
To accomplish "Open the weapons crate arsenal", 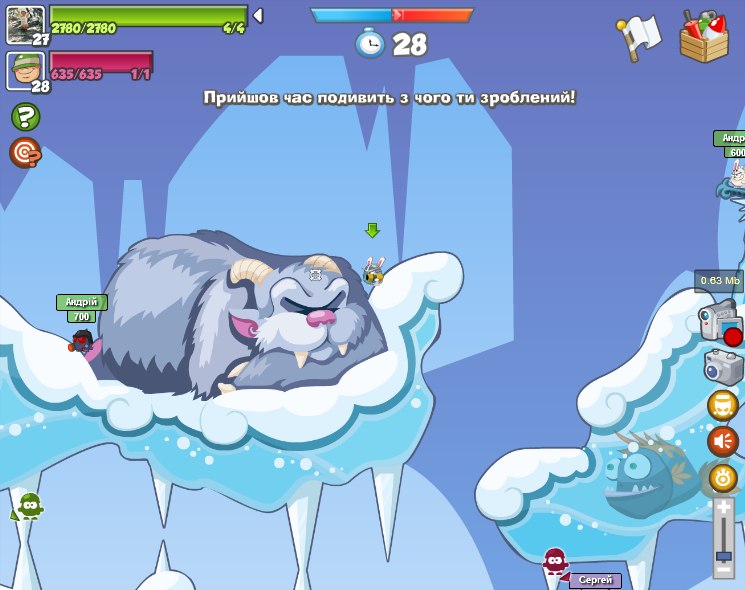I will (704, 37).
